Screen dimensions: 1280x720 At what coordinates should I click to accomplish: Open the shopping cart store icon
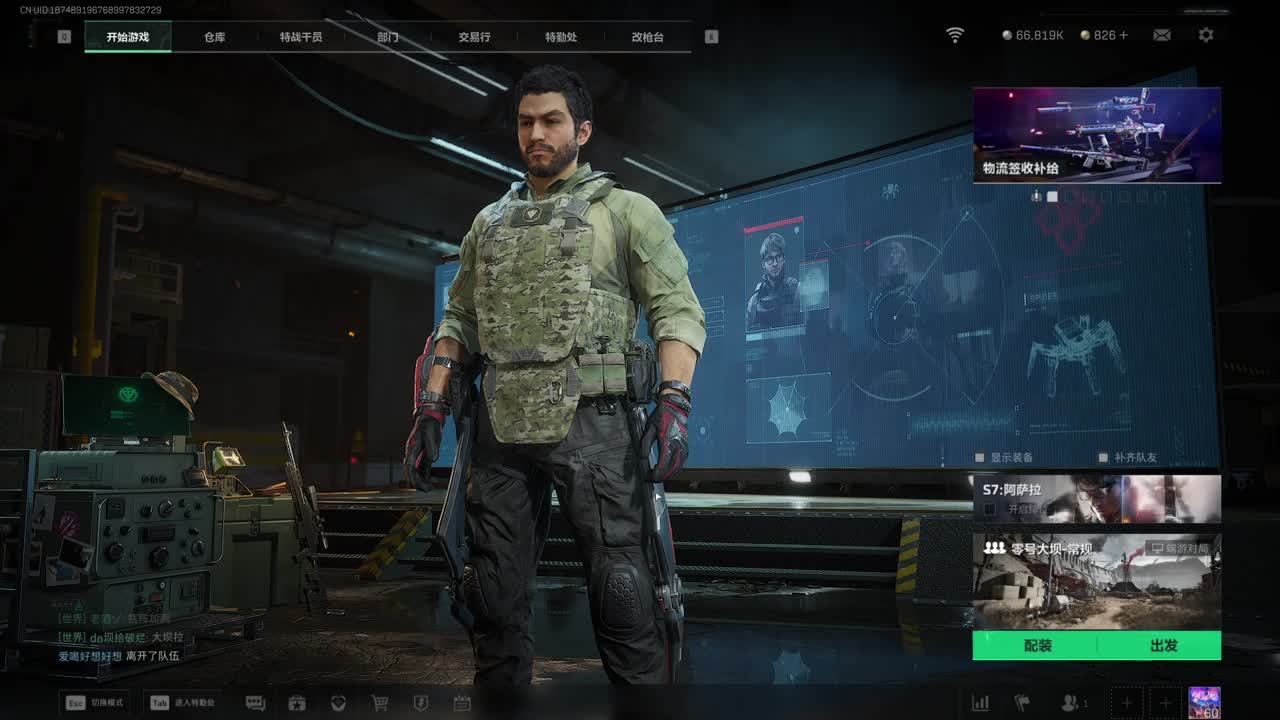click(380, 703)
